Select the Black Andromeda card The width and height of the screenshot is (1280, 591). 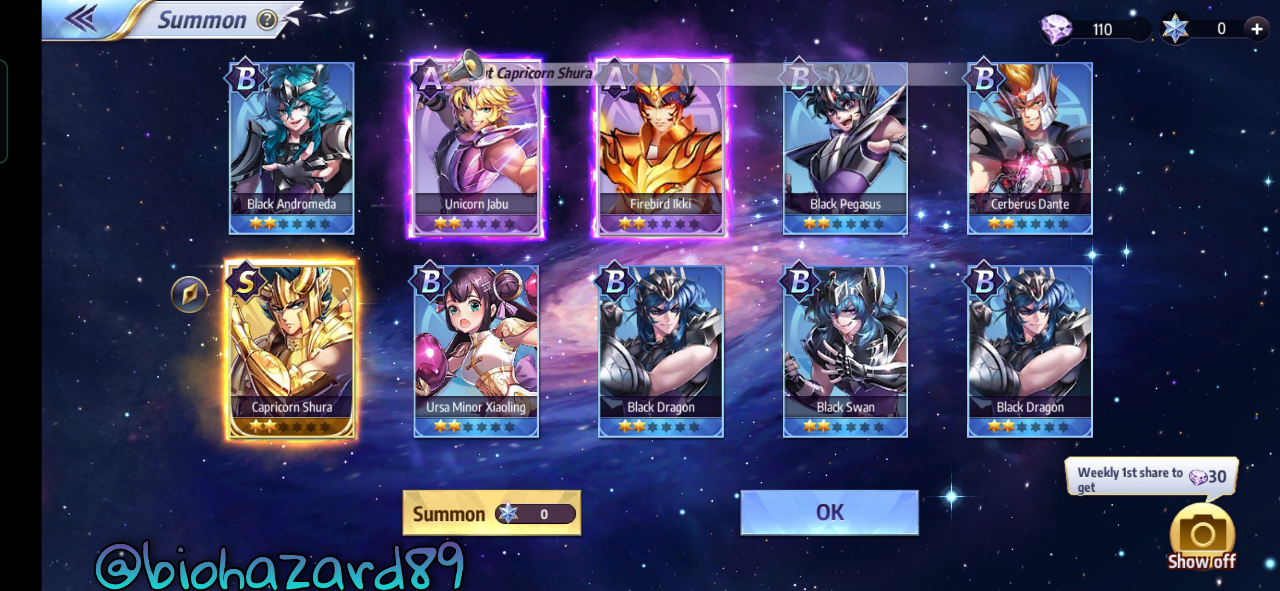[x=291, y=148]
